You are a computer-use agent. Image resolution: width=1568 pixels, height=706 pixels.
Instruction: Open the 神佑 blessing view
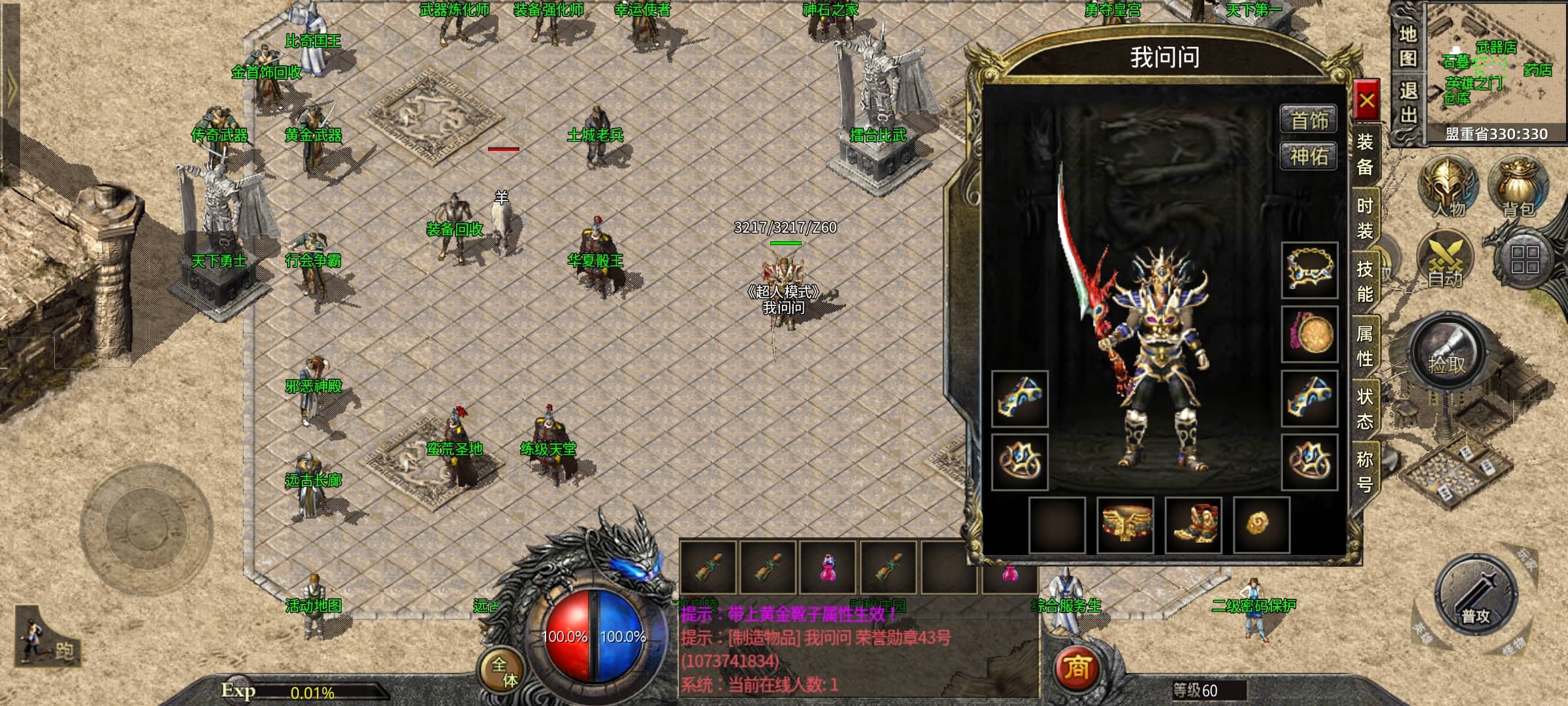(1309, 156)
